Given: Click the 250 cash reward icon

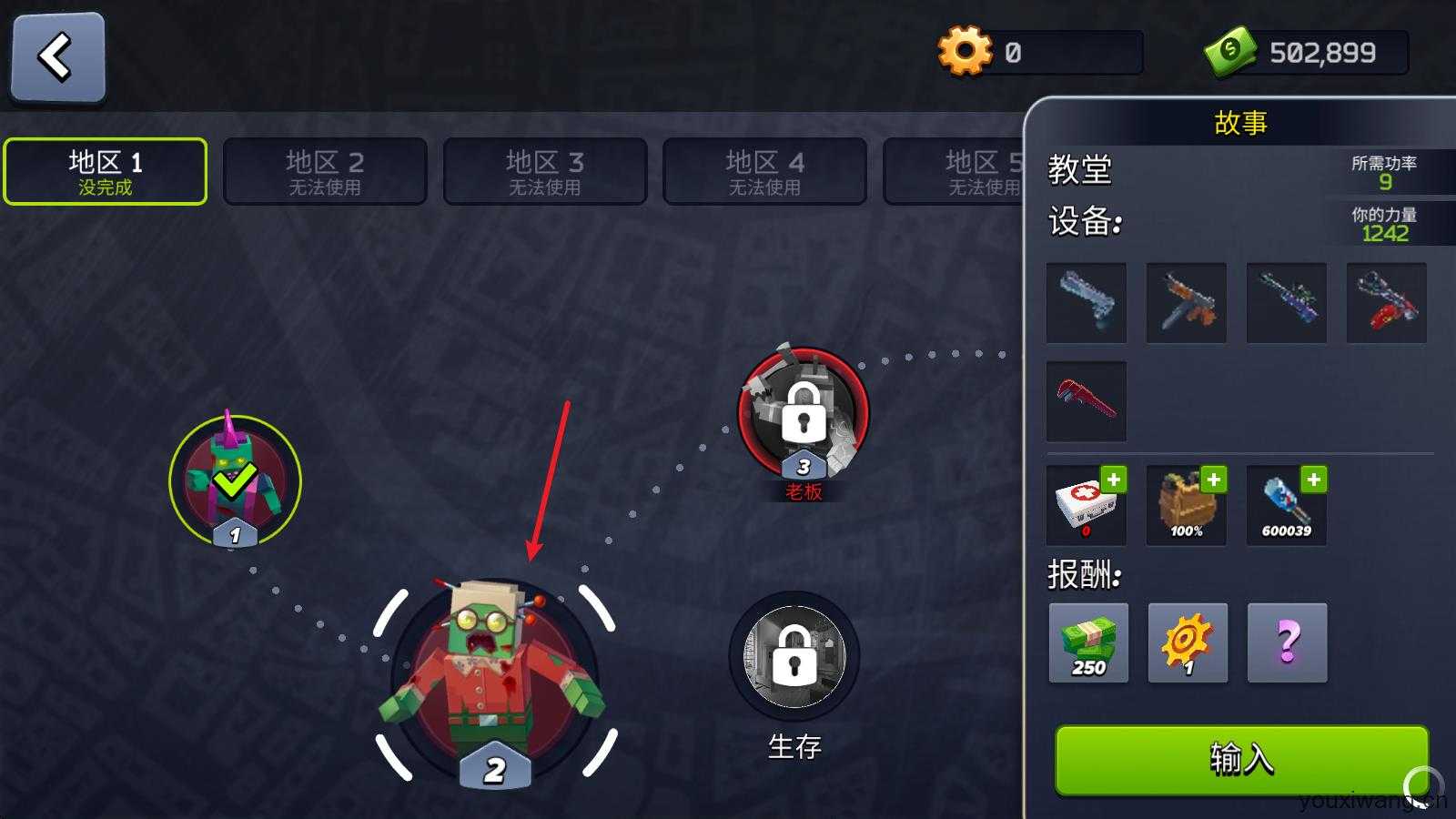Looking at the screenshot, I should (1088, 644).
